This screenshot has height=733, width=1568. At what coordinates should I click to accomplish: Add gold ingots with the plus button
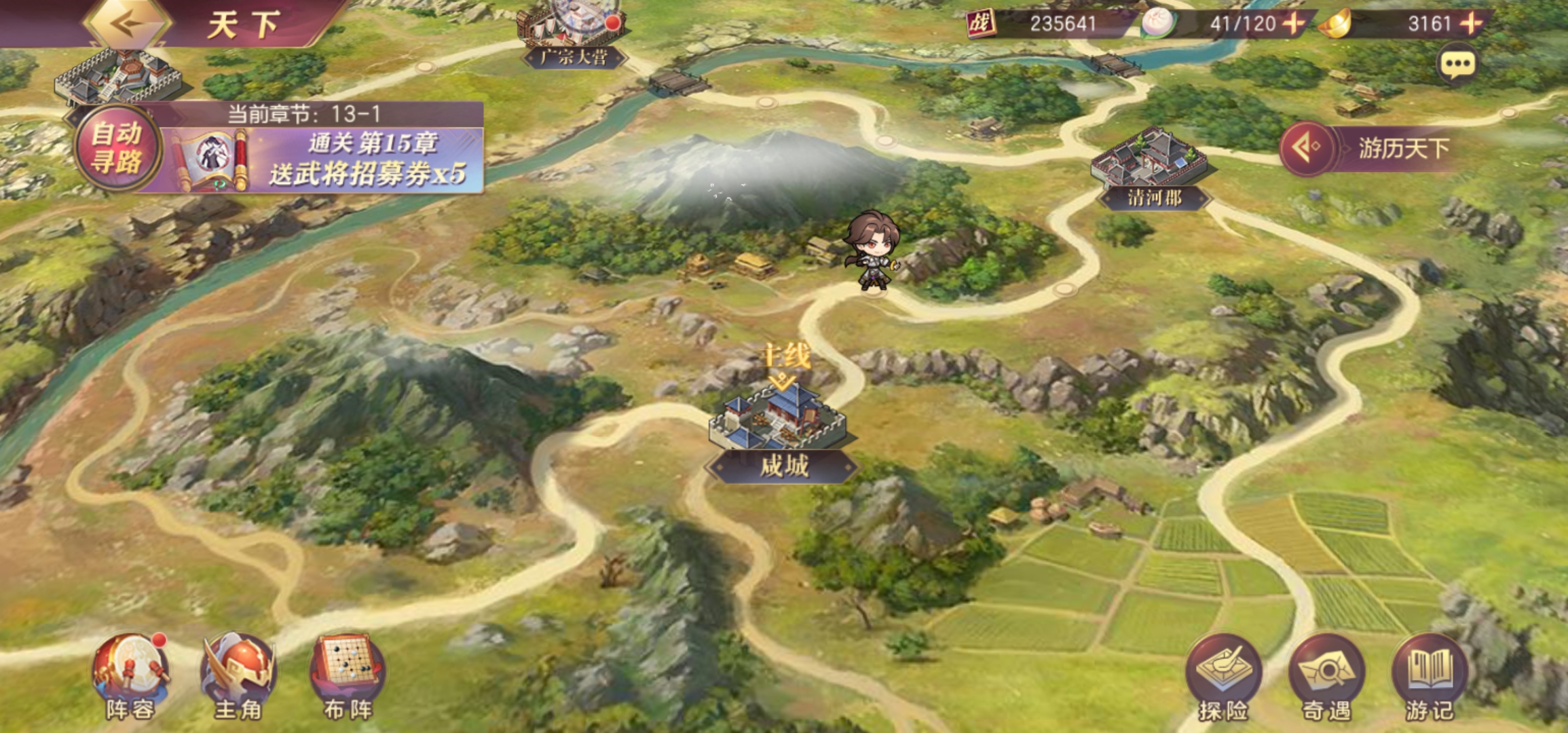click(1472, 24)
